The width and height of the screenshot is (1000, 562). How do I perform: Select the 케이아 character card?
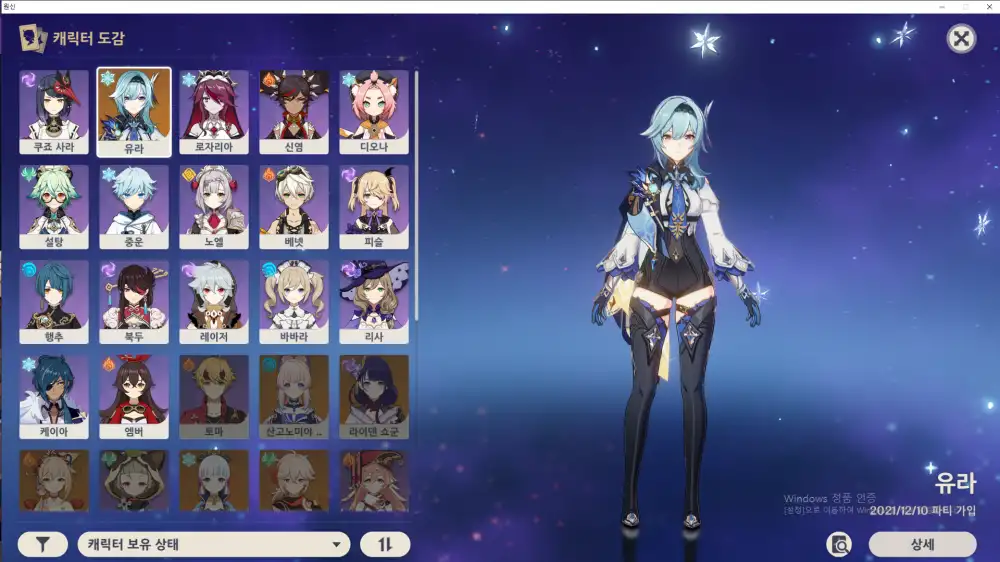[x=54, y=397]
